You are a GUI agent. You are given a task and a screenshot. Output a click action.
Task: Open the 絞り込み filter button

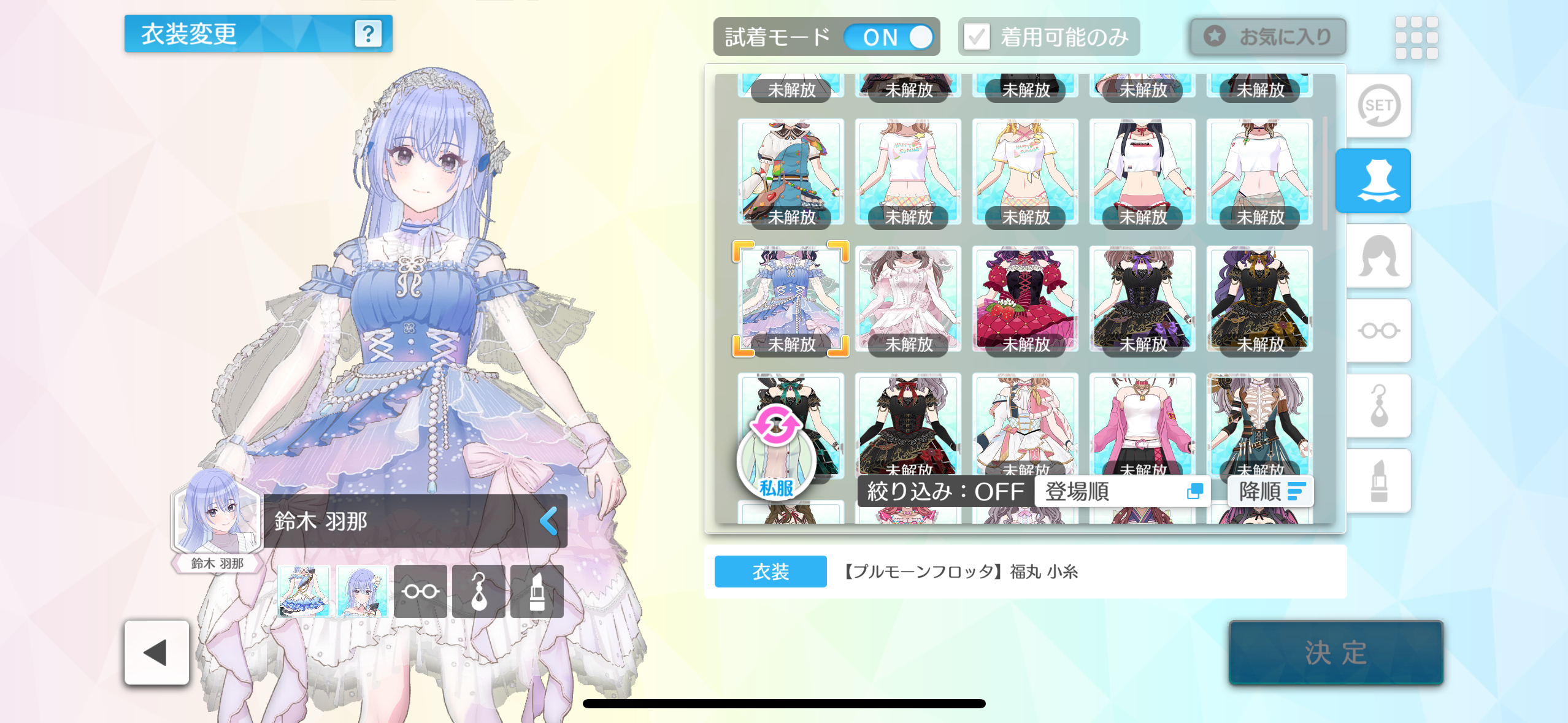945,492
